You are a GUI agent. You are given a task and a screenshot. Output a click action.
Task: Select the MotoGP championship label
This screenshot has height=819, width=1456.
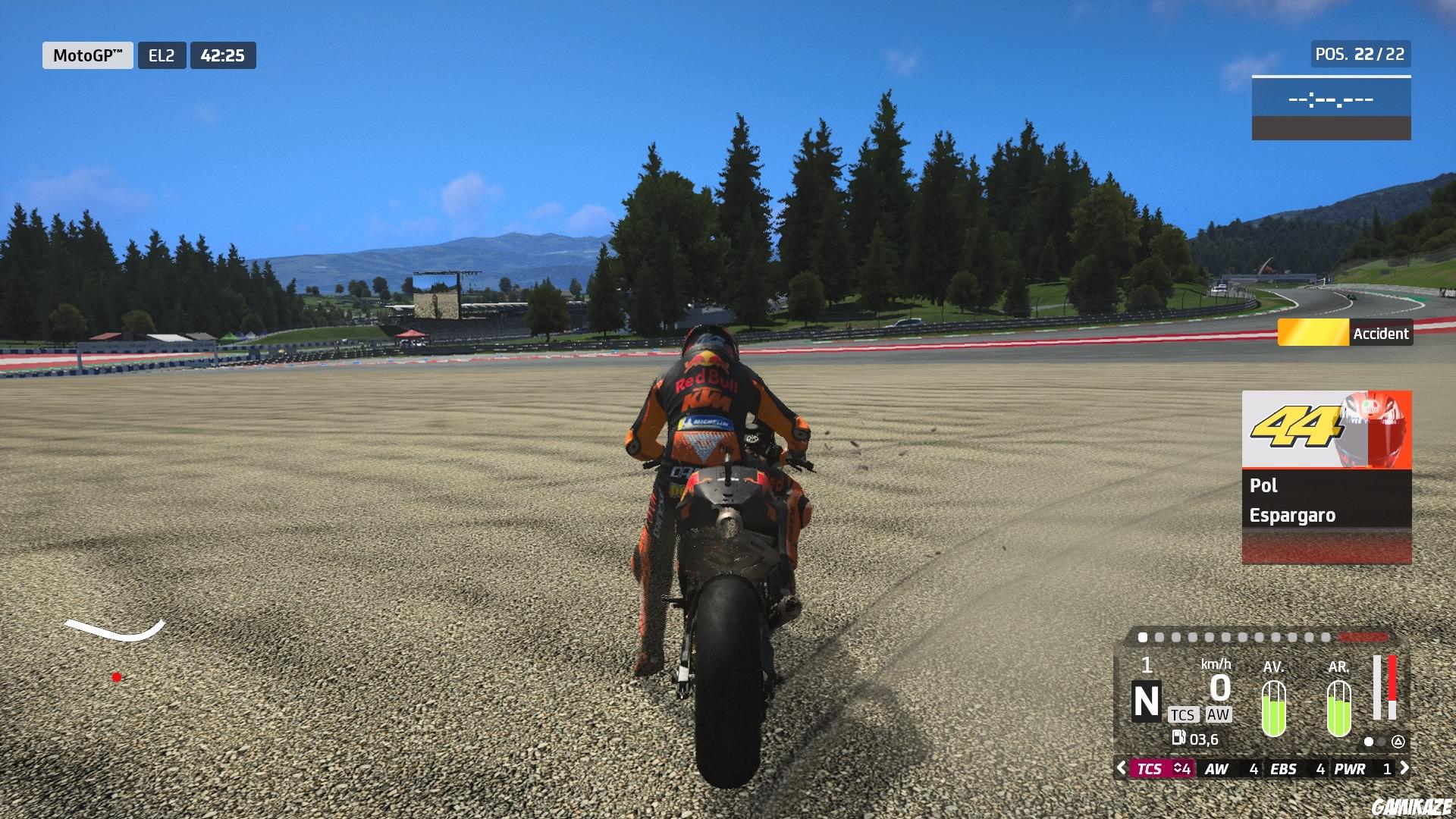tap(87, 55)
